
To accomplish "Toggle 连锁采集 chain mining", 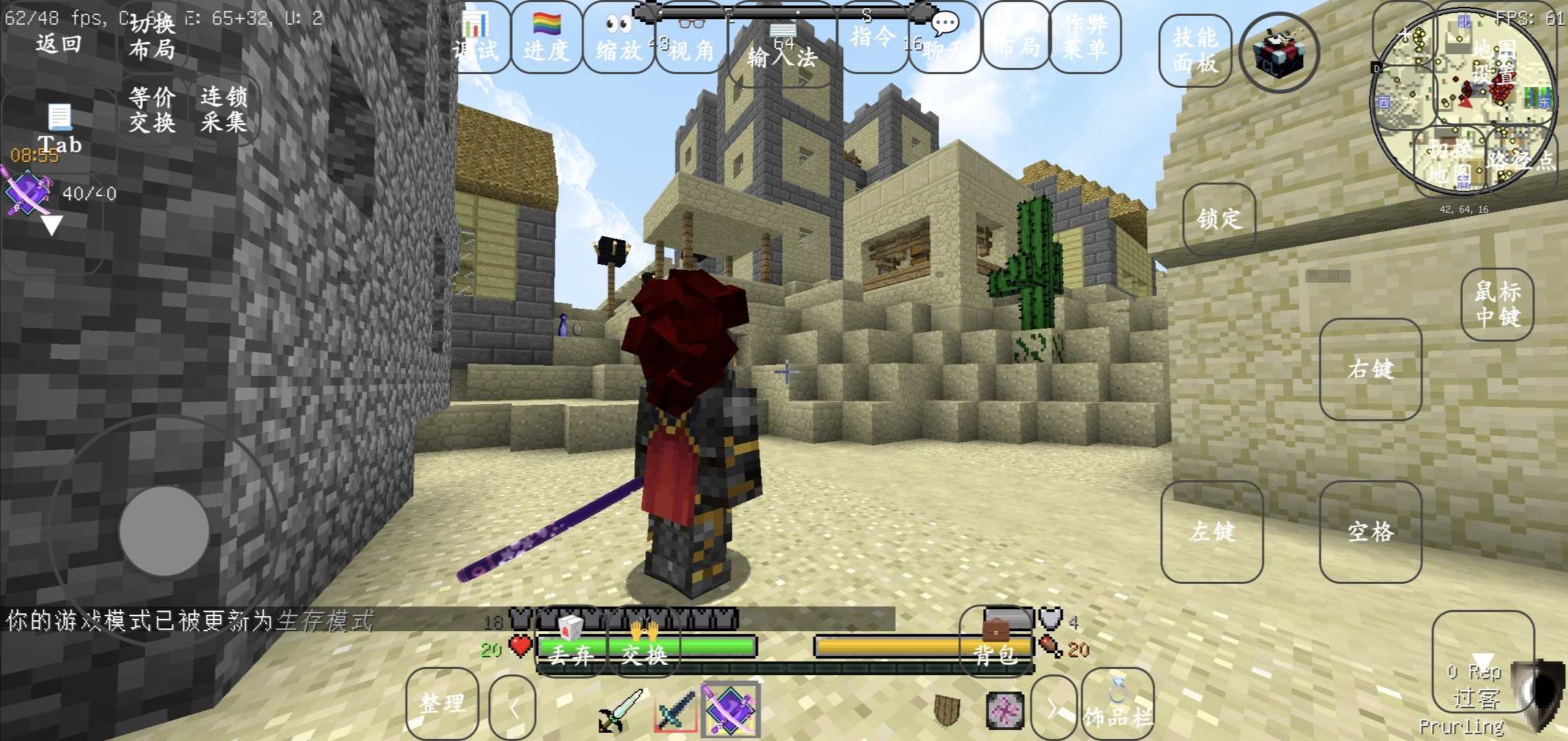I will [x=224, y=110].
